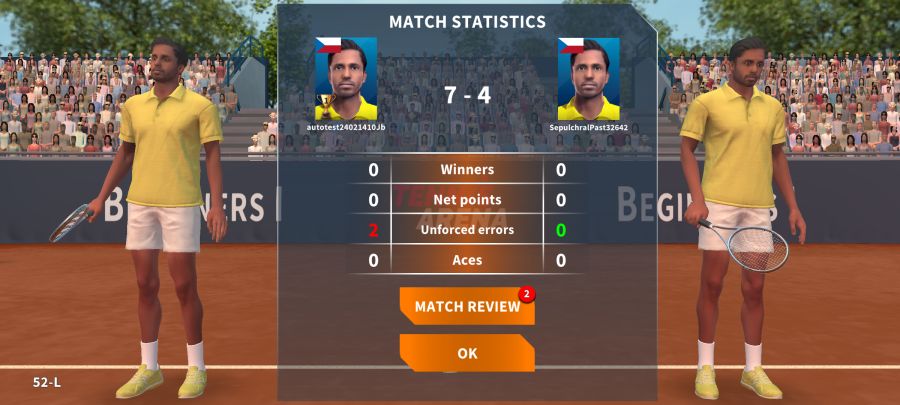Confirm with the OK button
This screenshot has height=405, width=900.
tap(467, 353)
